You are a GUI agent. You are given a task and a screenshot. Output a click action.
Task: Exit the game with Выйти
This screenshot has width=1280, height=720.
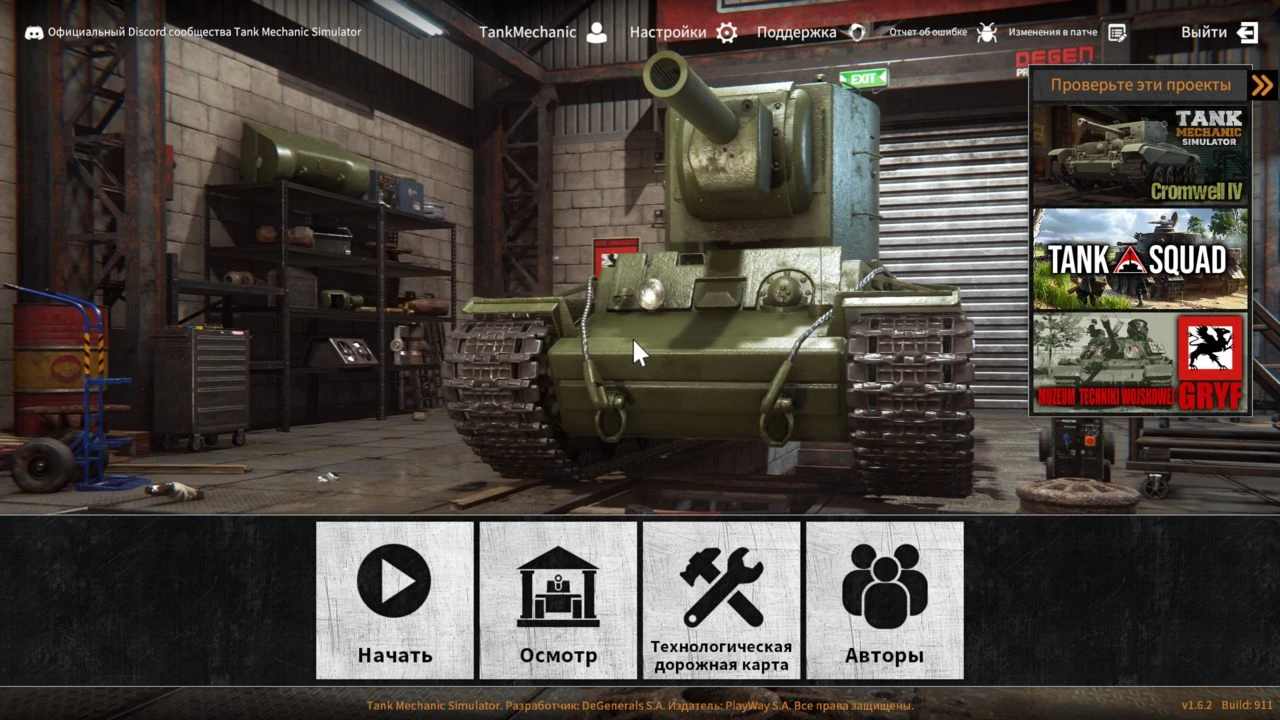(x=1219, y=32)
